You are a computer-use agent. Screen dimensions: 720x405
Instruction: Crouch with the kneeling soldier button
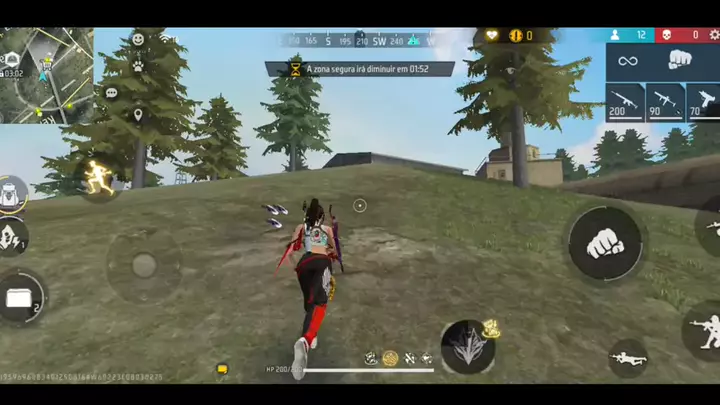[703, 330]
